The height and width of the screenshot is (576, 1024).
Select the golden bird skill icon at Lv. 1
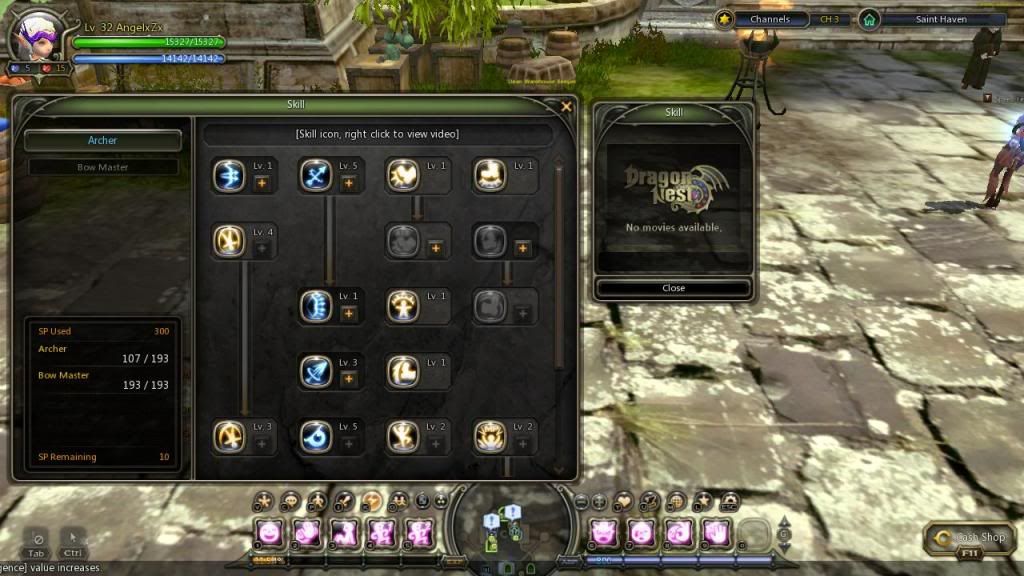point(403,176)
